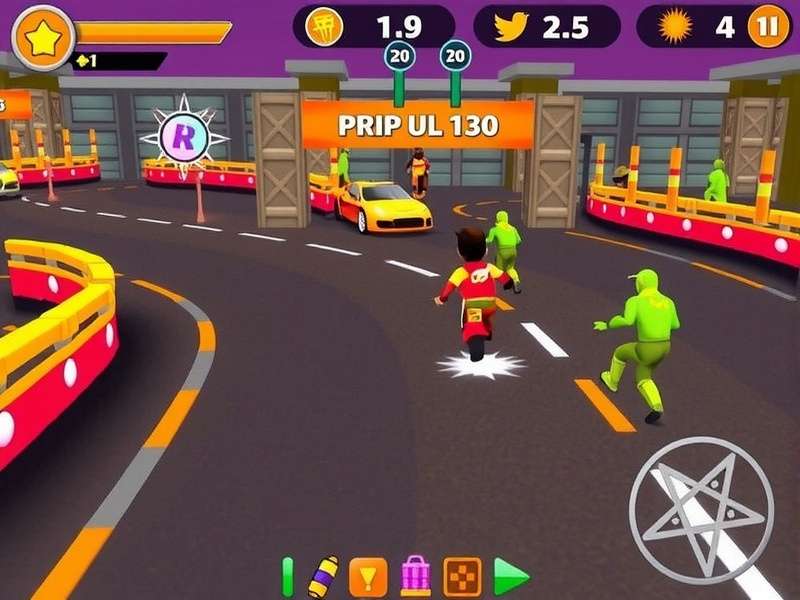Viewport: 800px width, 600px height.
Task: Tap the pentagram star action button
Action: [701, 509]
